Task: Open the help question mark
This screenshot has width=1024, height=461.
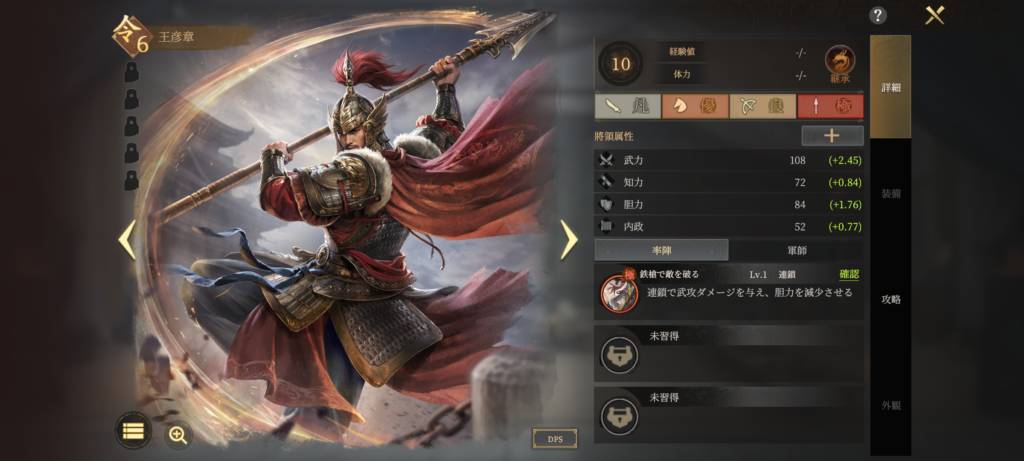Action: [x=878, y=15]
